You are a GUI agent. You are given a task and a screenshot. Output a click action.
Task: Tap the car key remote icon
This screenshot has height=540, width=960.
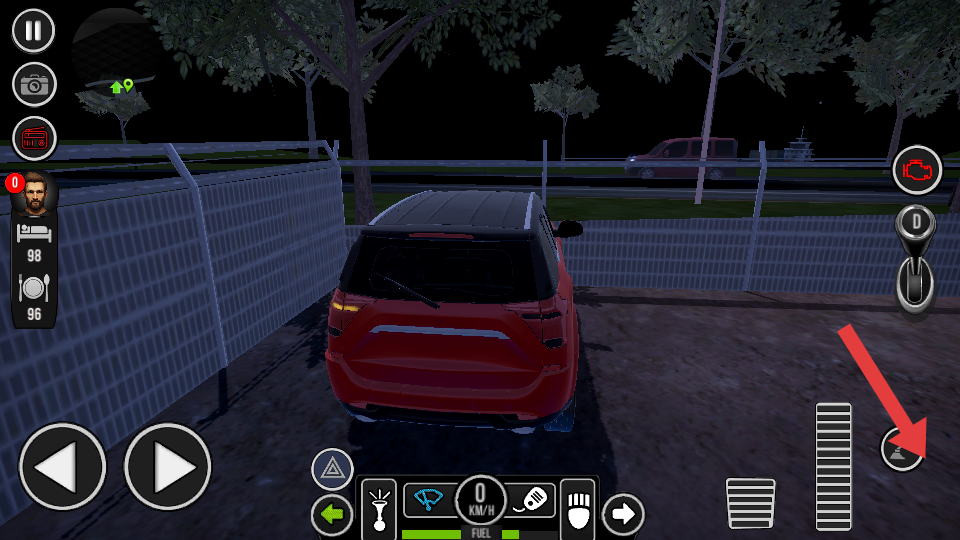click(531, 499)
